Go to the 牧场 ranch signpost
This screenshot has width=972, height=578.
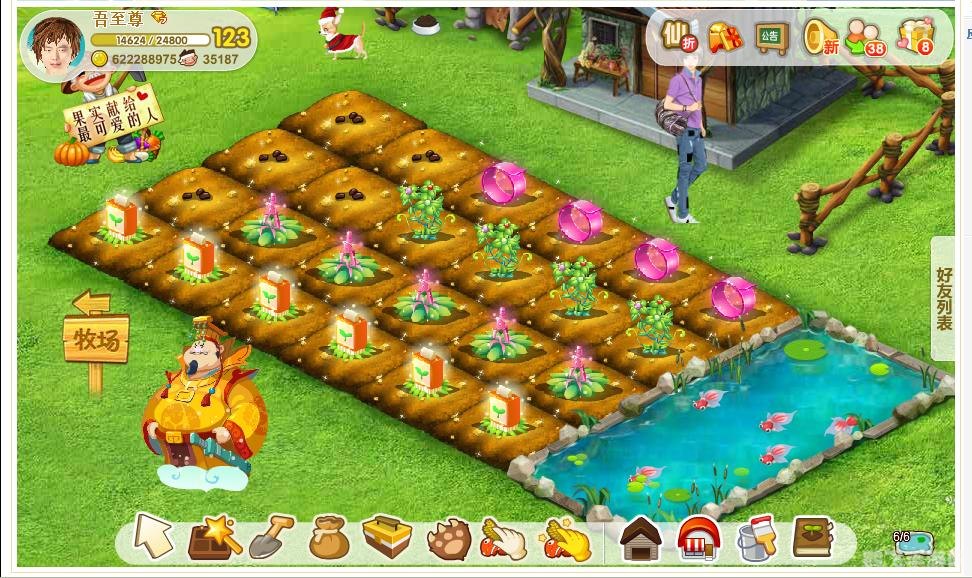(x=96, y=340)
